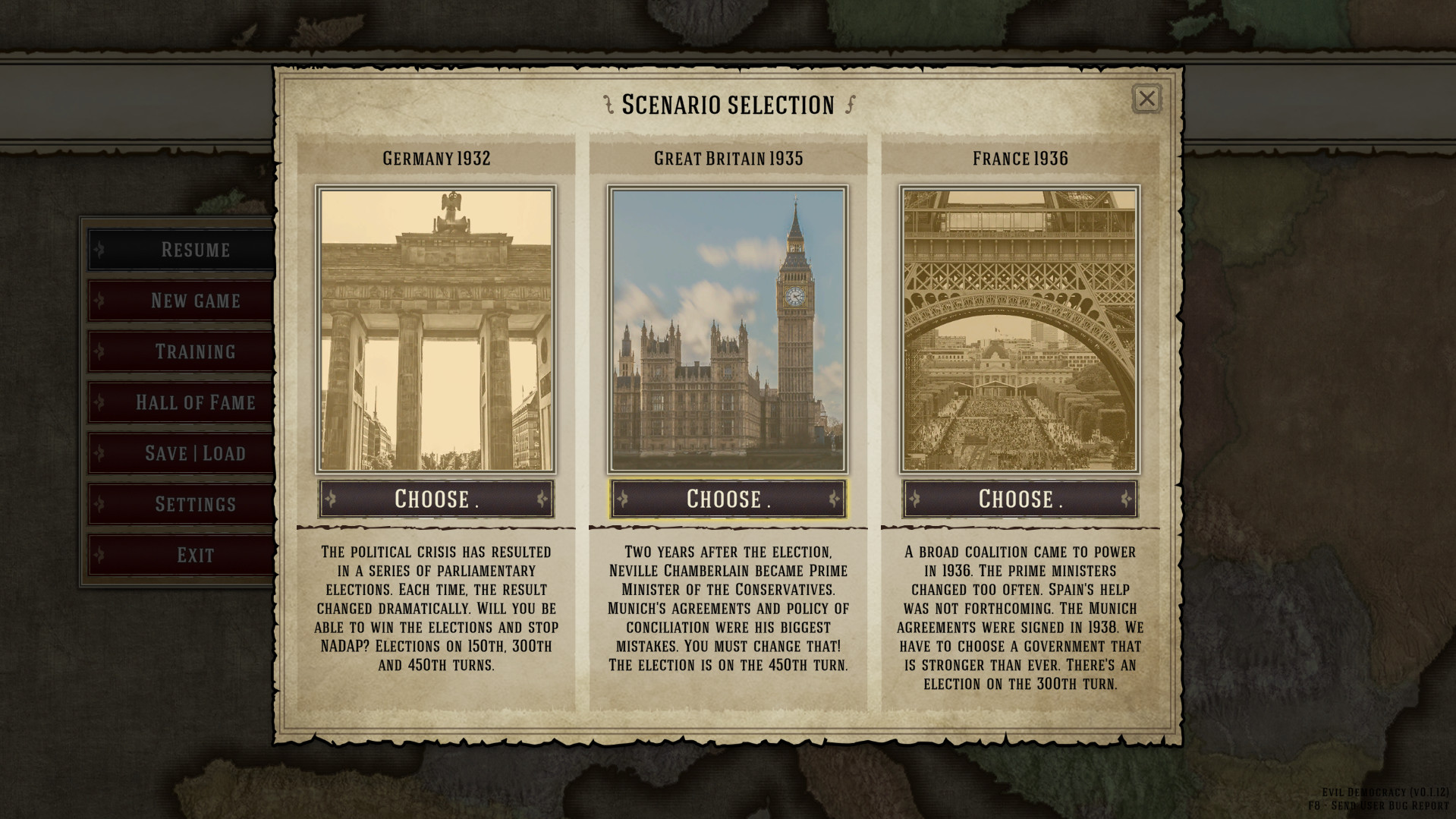1456x819 pixels.
Task: Select the Germany 1932 scenario thumbnail
Action: pos(436,326)
